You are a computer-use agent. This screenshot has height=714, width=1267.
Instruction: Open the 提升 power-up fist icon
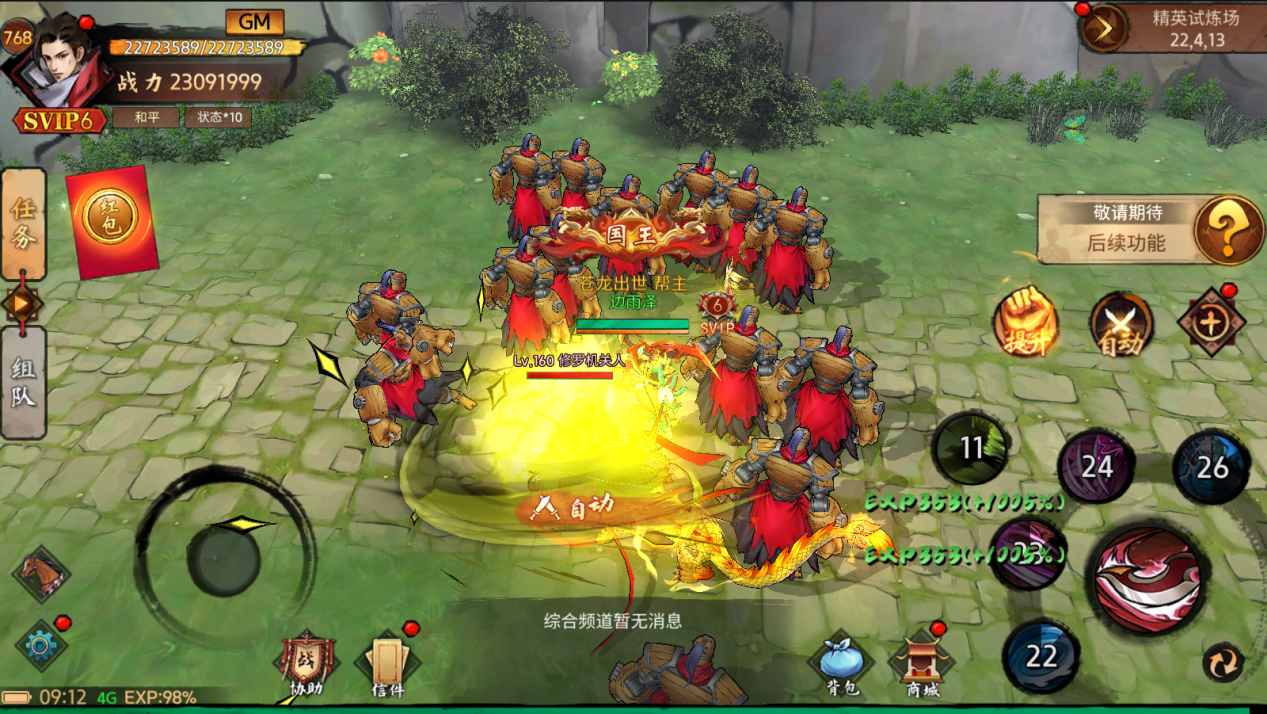(x=1025, y=321)
